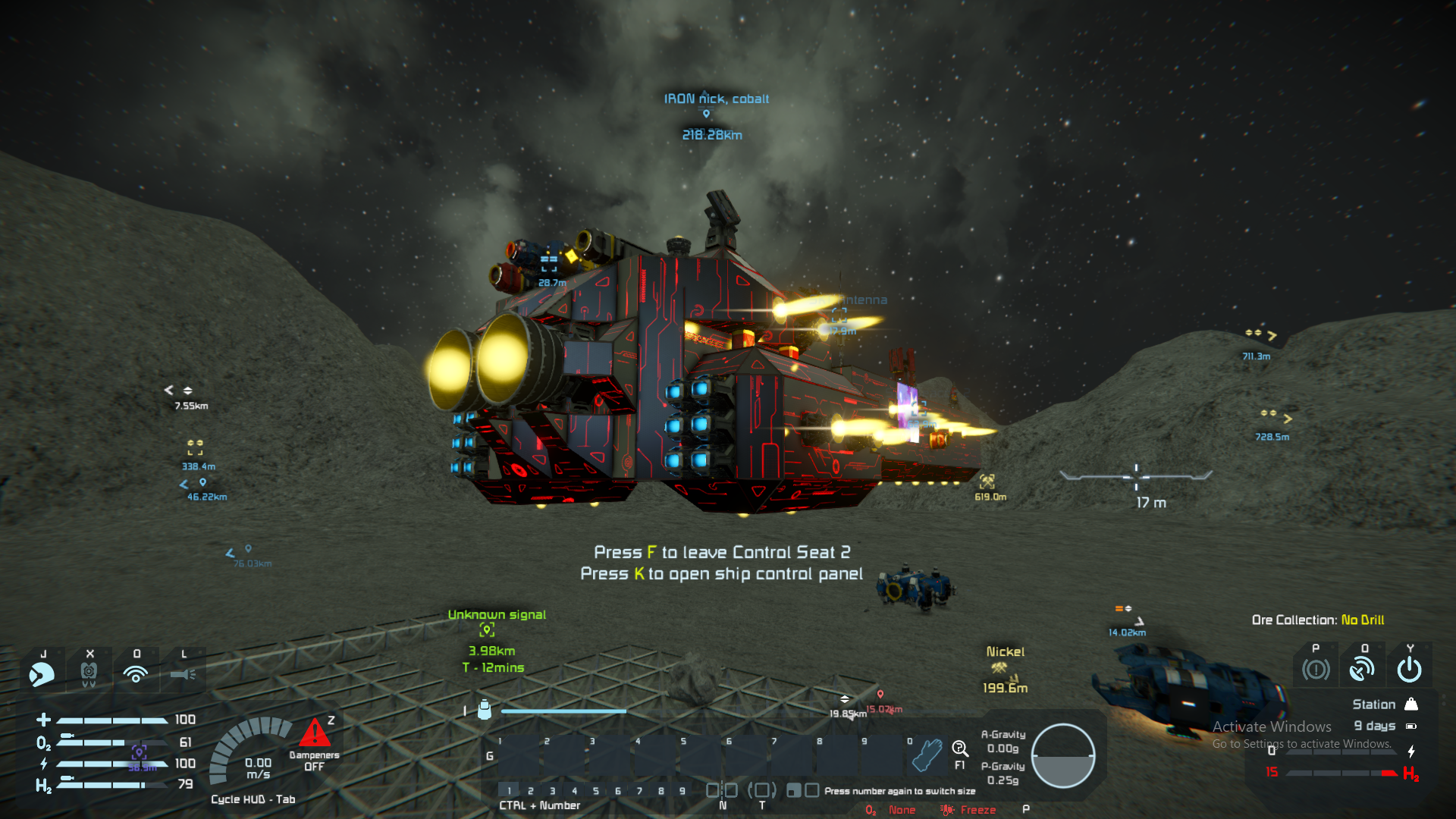Click the Unknown signal marker
This screenshot has width=1456, height=819.
click(487, 629)
